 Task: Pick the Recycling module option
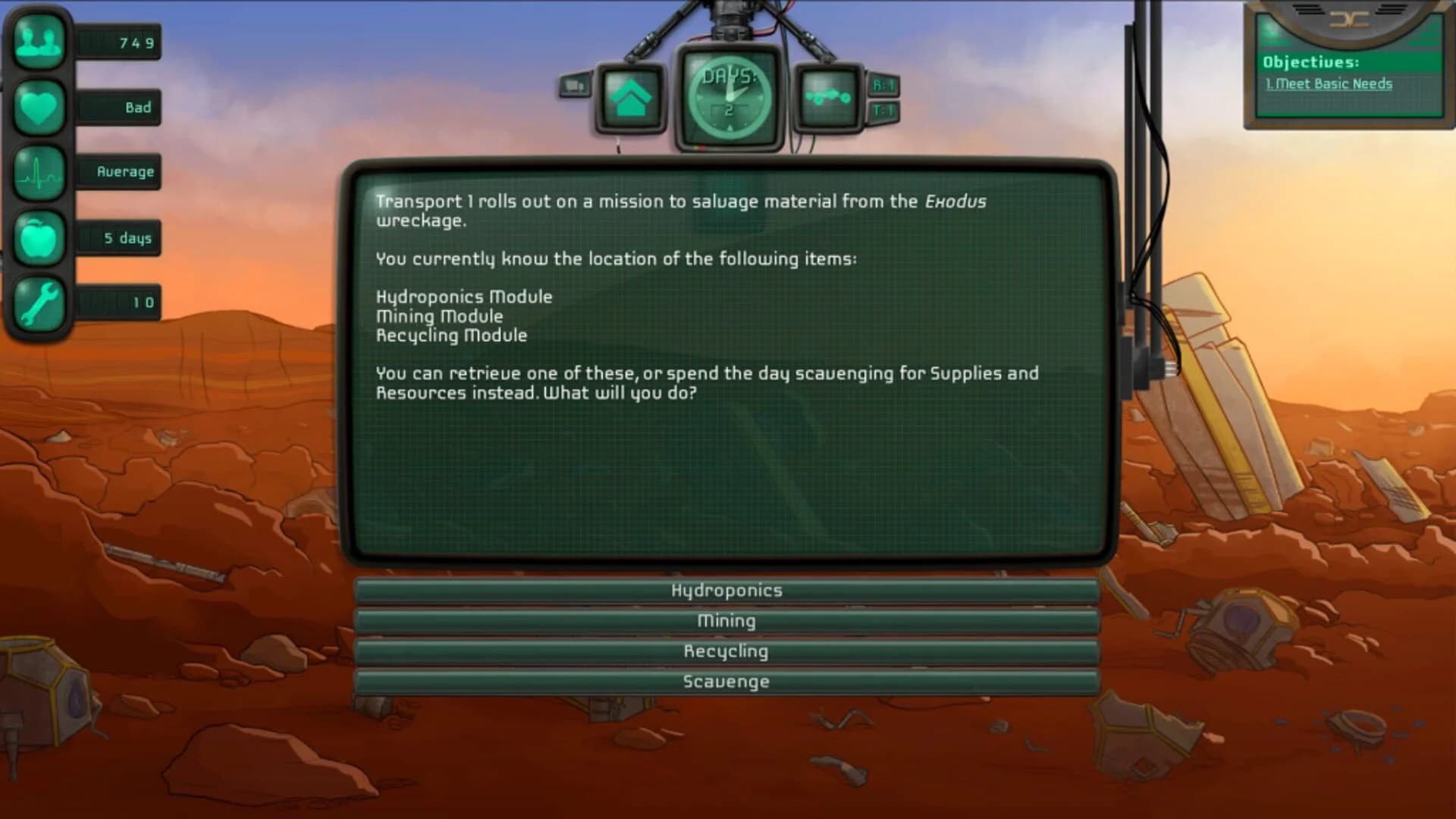[726, 651]
